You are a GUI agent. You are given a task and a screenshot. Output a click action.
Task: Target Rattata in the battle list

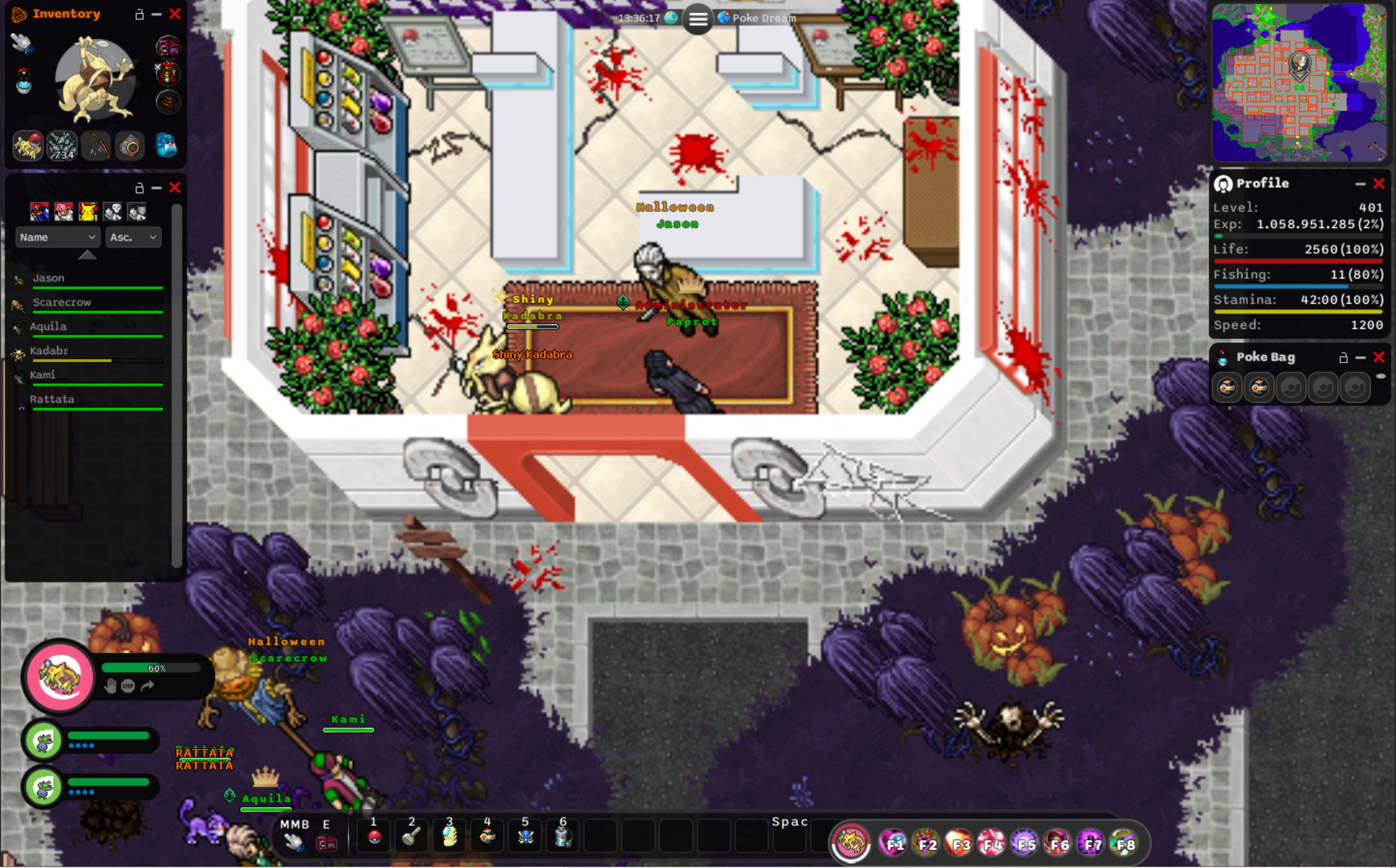tap(52, 399)
